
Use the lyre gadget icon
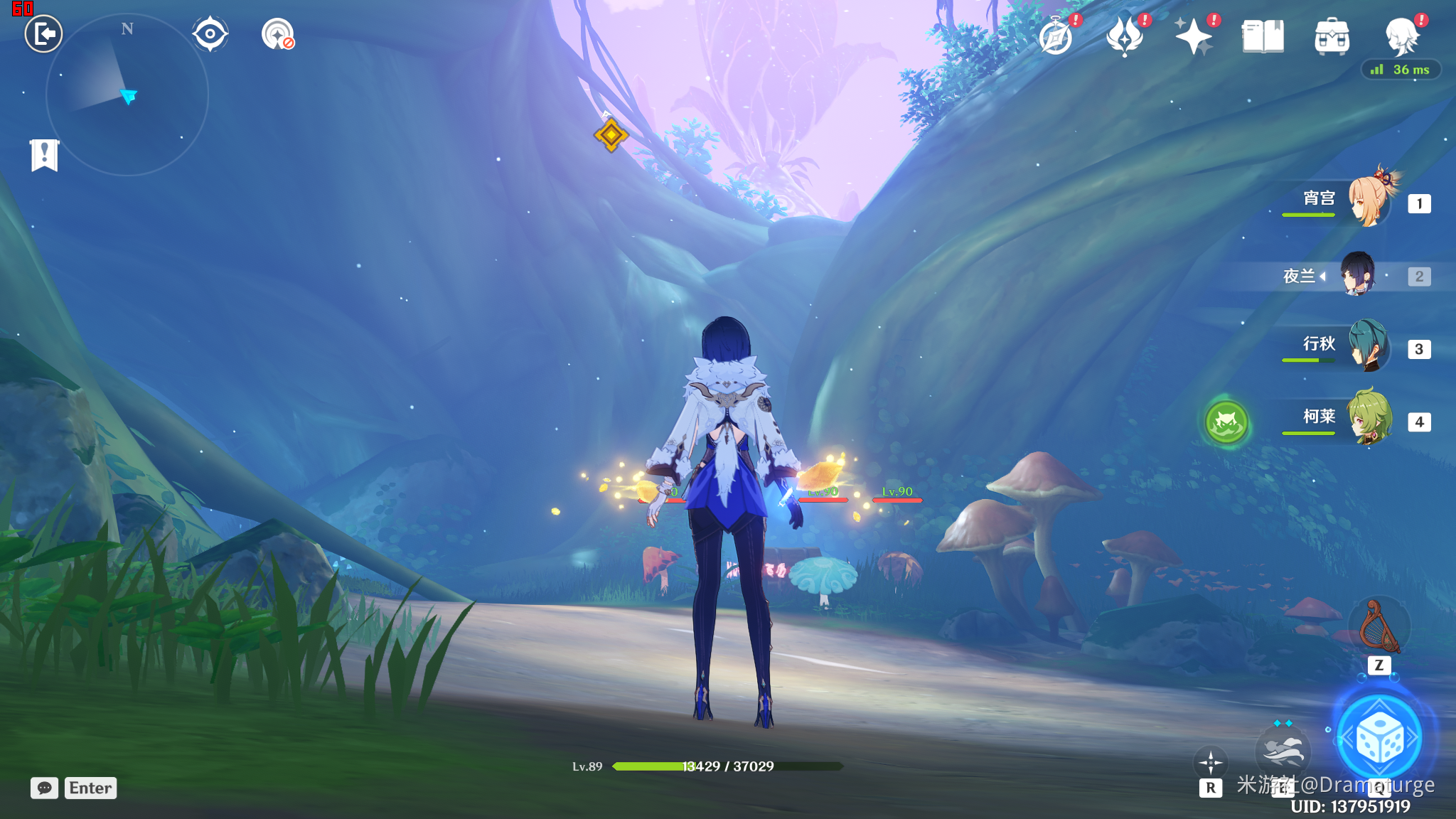point(1379,627)
